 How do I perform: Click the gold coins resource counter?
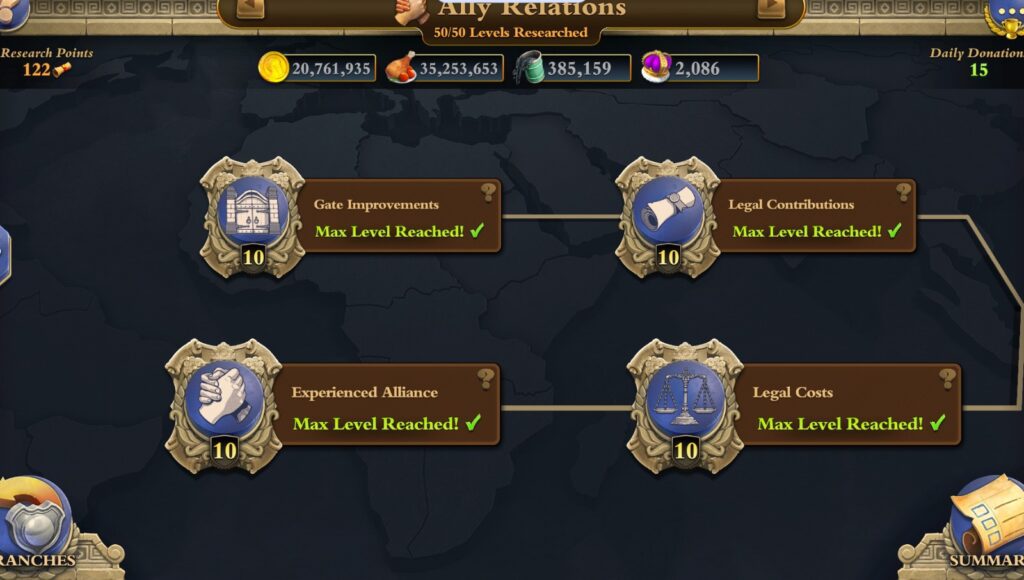(318, 68)
